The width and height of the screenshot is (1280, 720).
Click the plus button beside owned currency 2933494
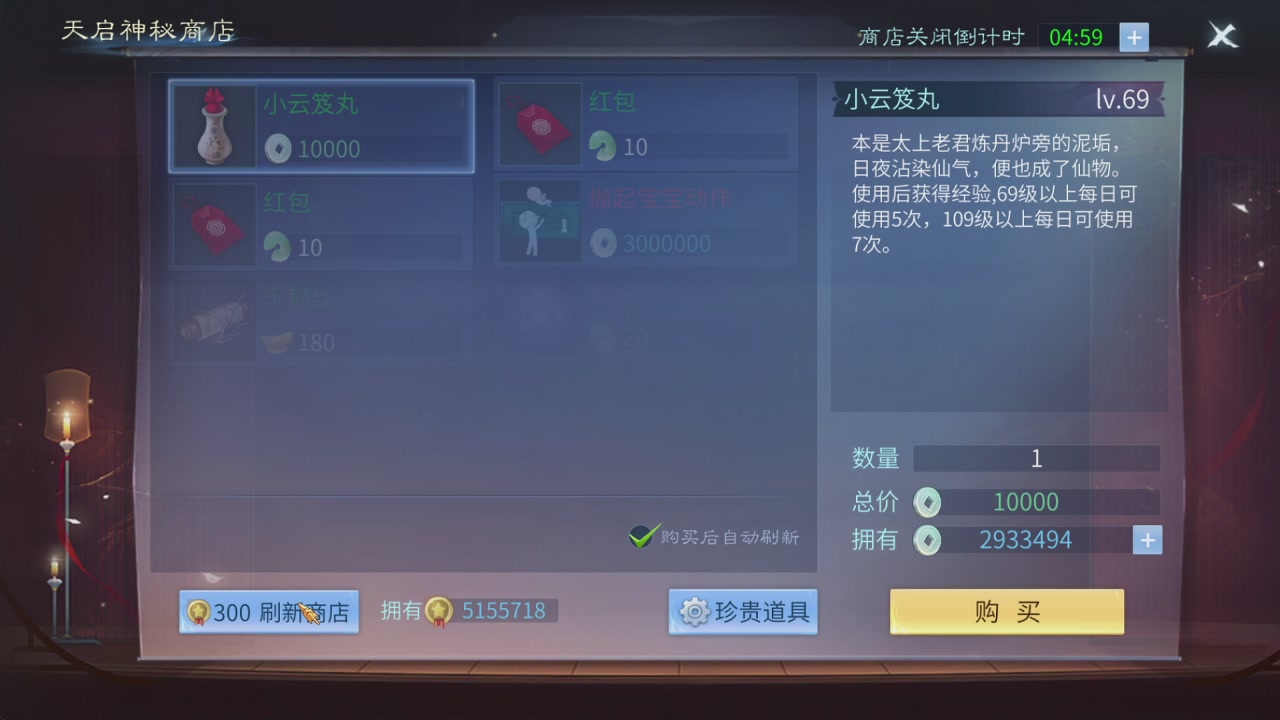tap(1147, 540)
